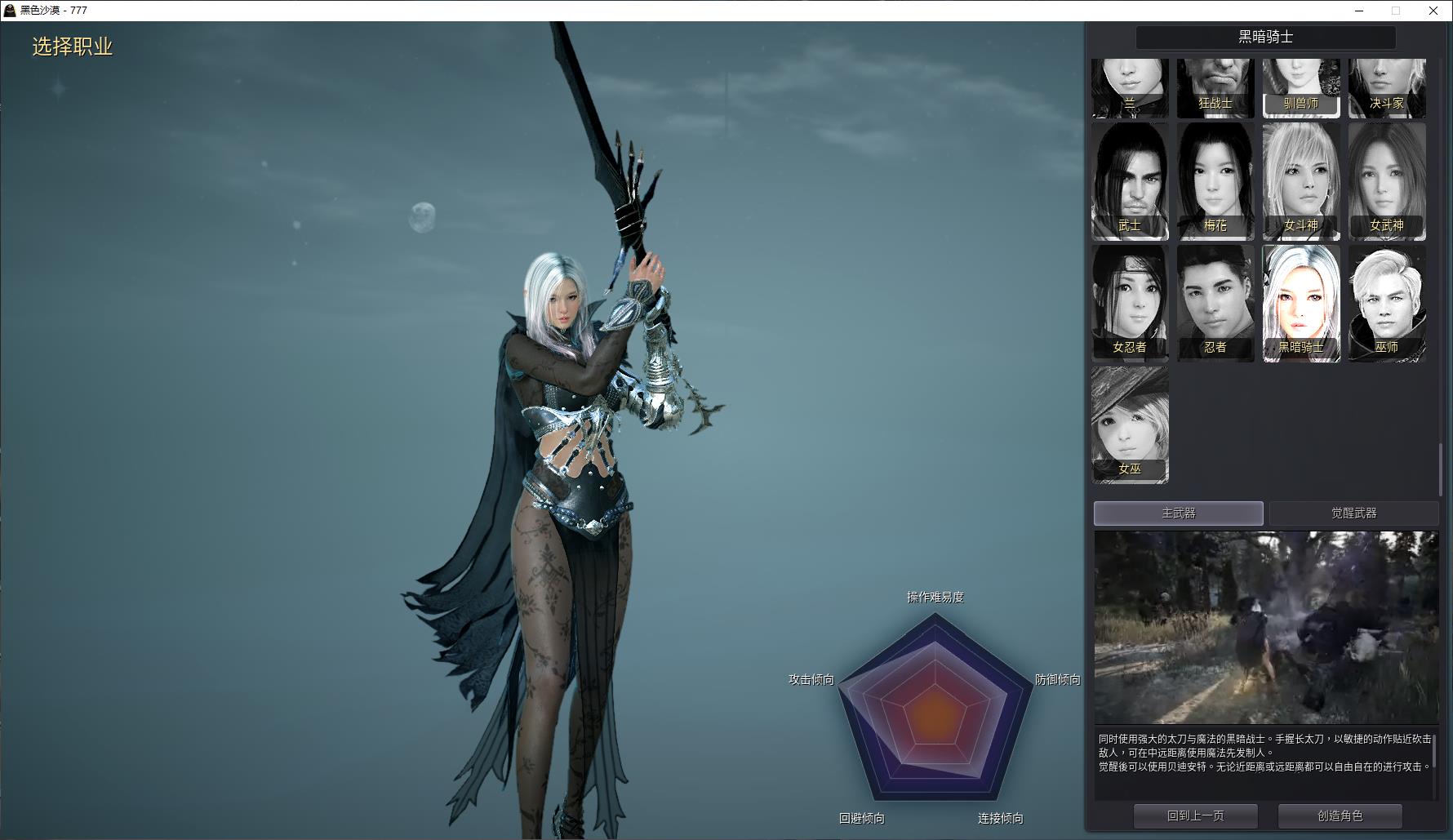Select the 黑暗骑士 class portrait
The image size is (1453, 840).
point(1301,303)
